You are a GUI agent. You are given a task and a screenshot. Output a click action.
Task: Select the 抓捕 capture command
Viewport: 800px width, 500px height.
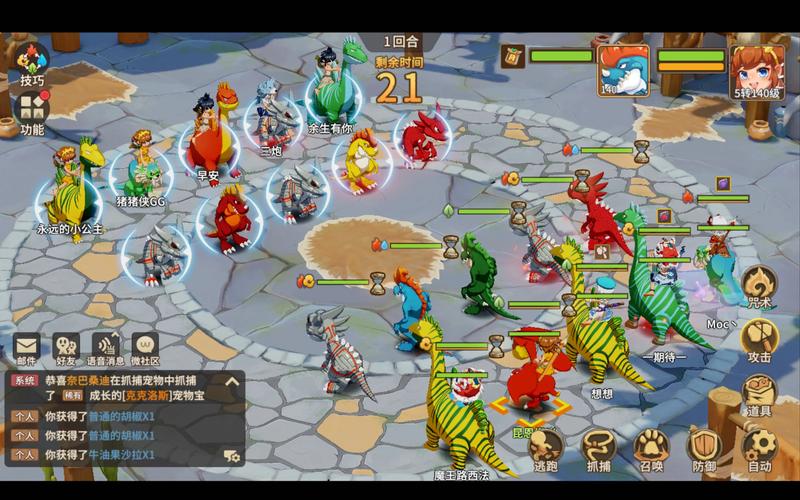coord(599,448)
